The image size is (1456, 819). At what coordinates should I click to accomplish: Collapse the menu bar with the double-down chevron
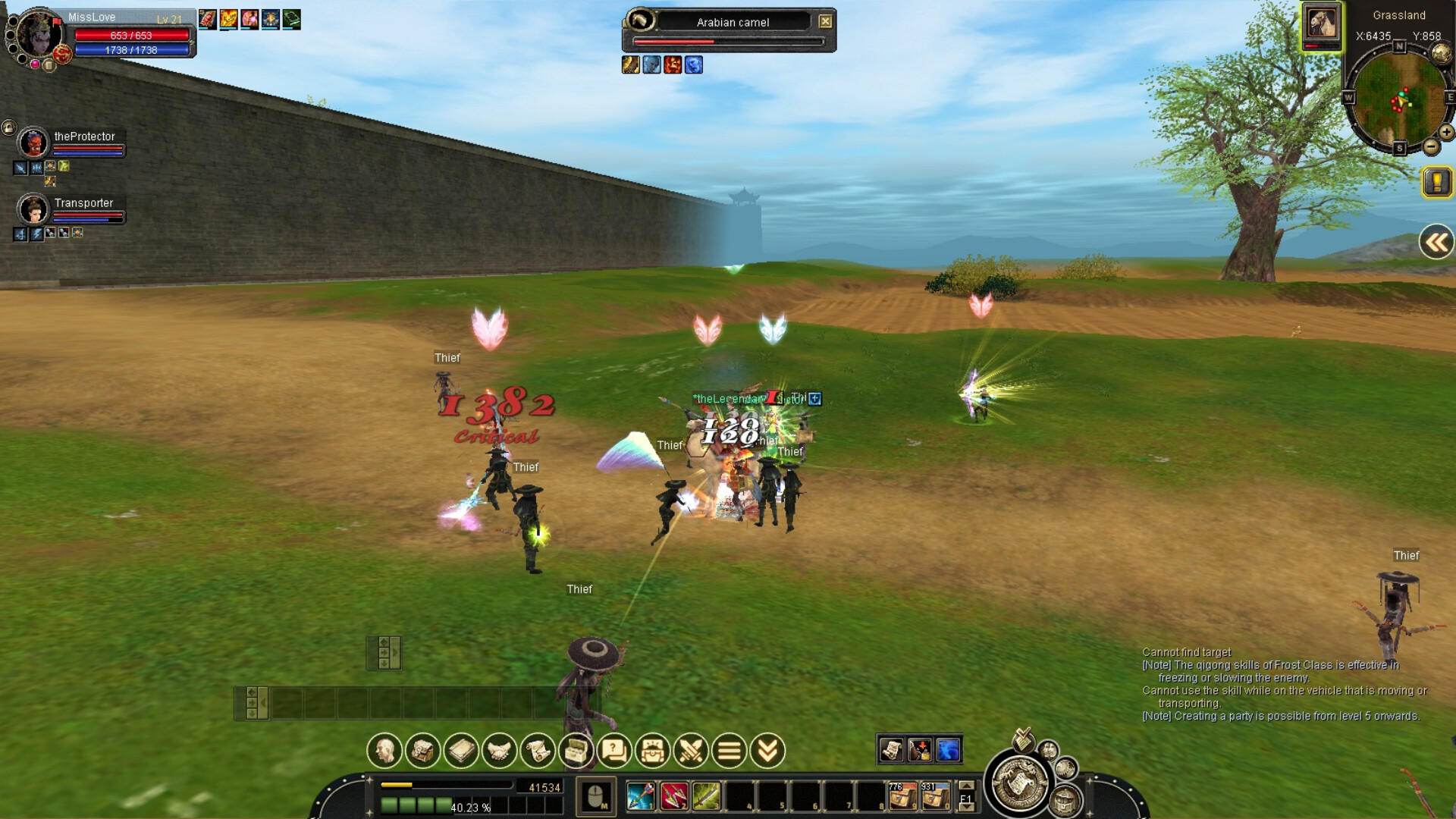pos(767,752)
